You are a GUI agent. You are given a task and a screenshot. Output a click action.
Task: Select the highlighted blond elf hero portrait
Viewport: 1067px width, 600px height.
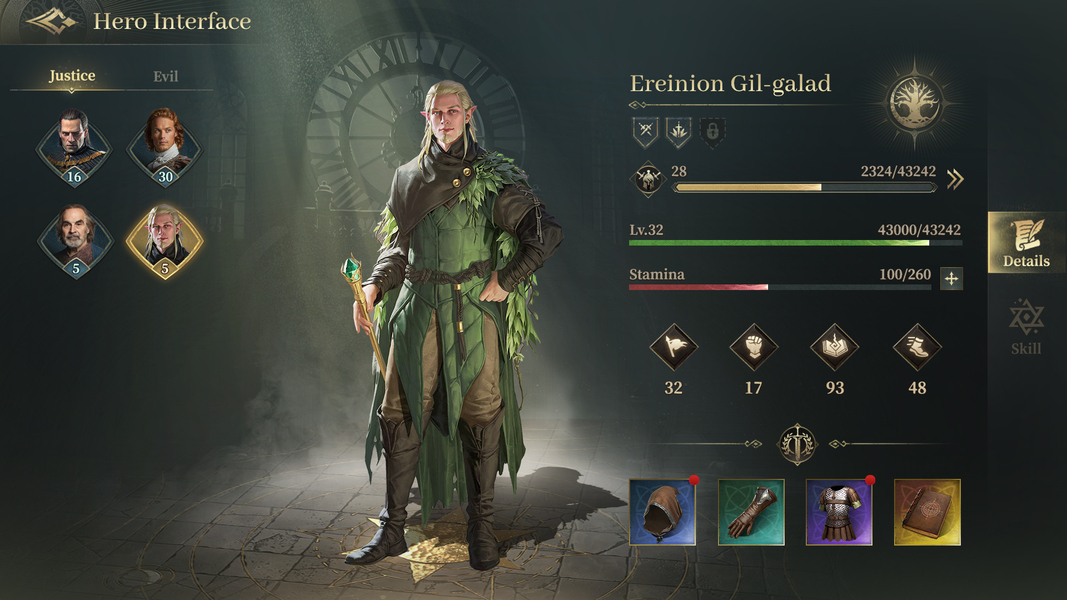[x=164, y=240]
